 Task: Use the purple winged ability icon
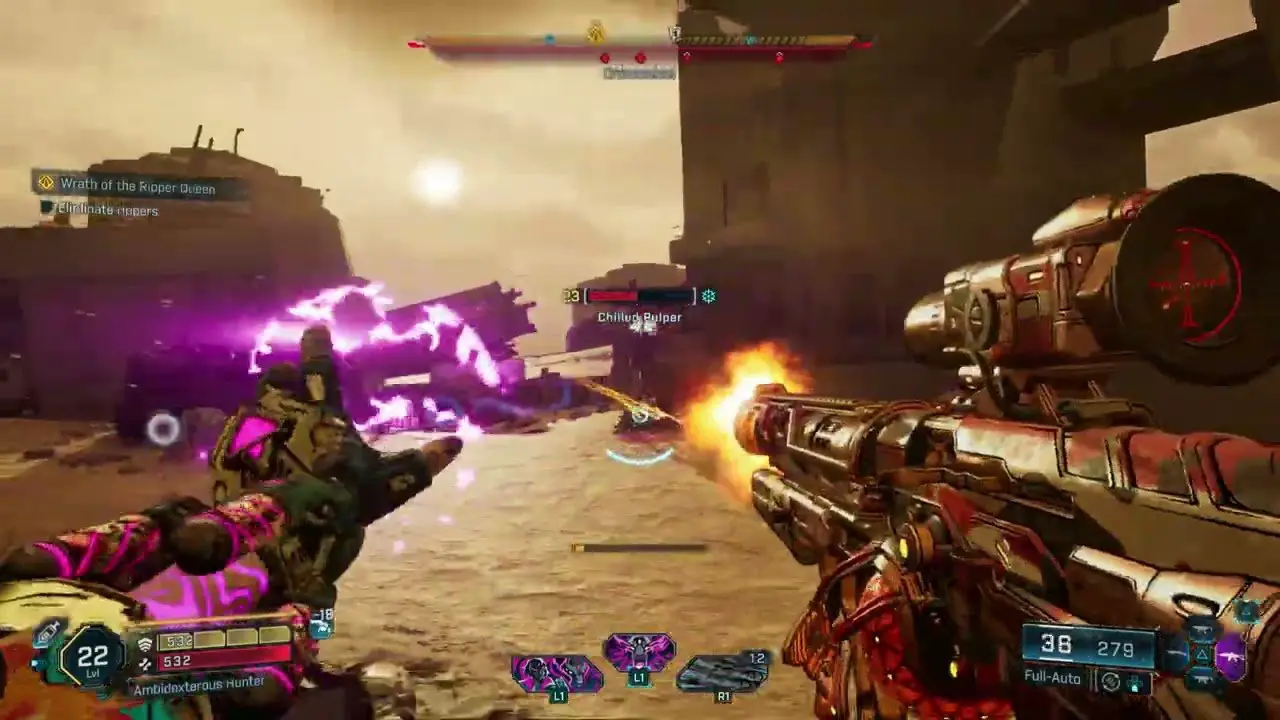pyautogui.click(x=639, y=653)
